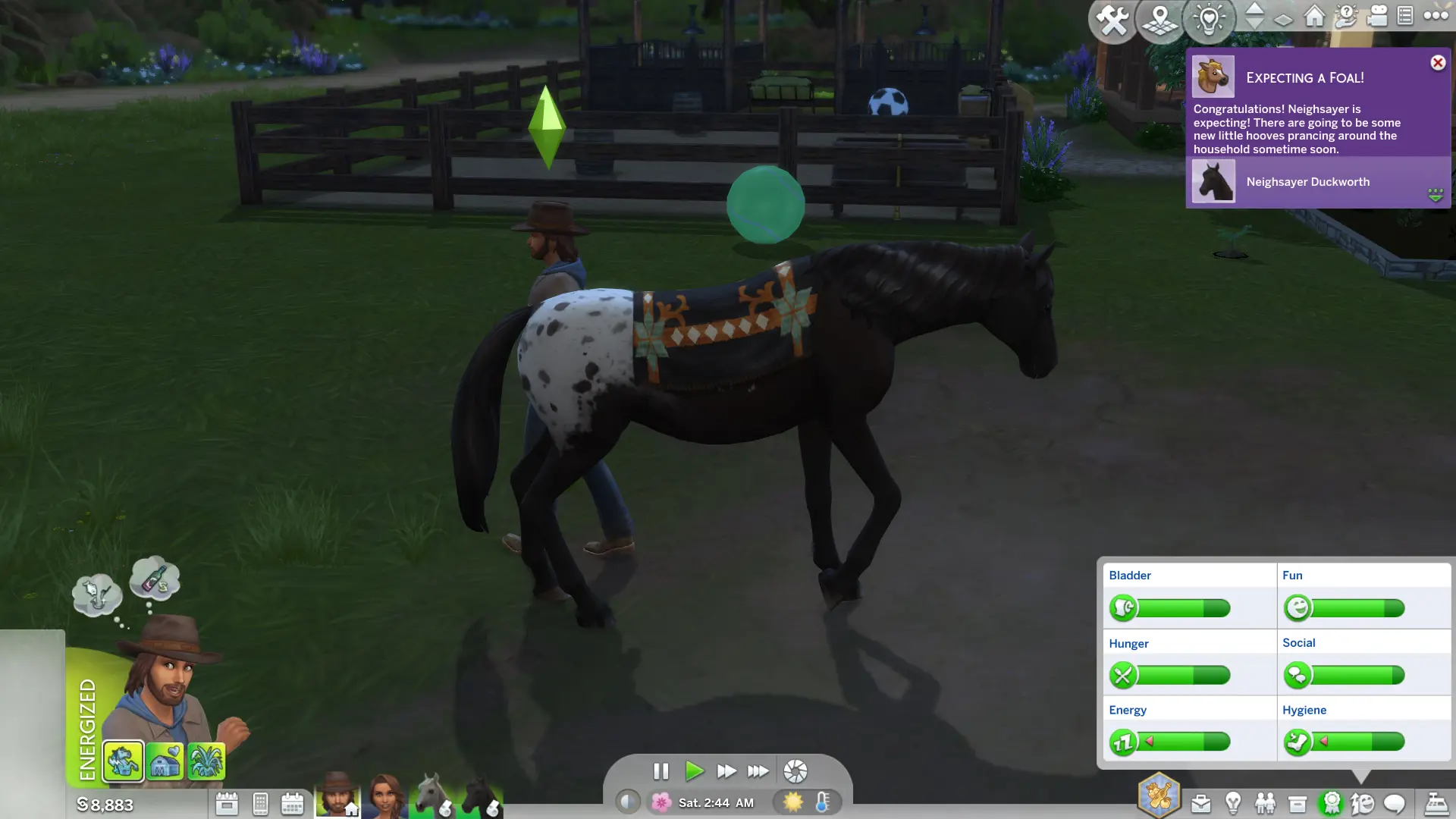Open the Career panel briefcase icon

1200,802
